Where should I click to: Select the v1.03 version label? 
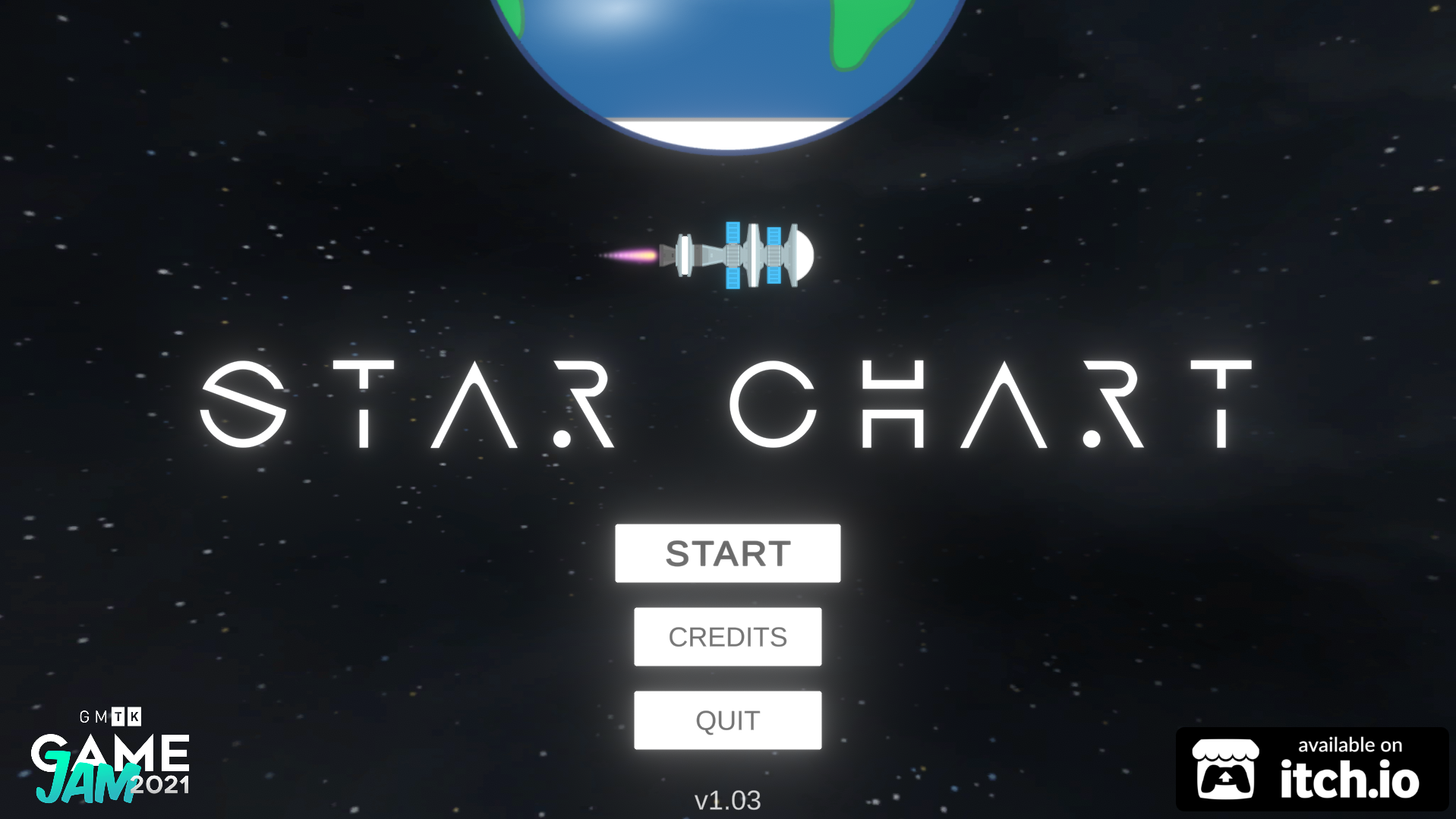tap(726, 799)
